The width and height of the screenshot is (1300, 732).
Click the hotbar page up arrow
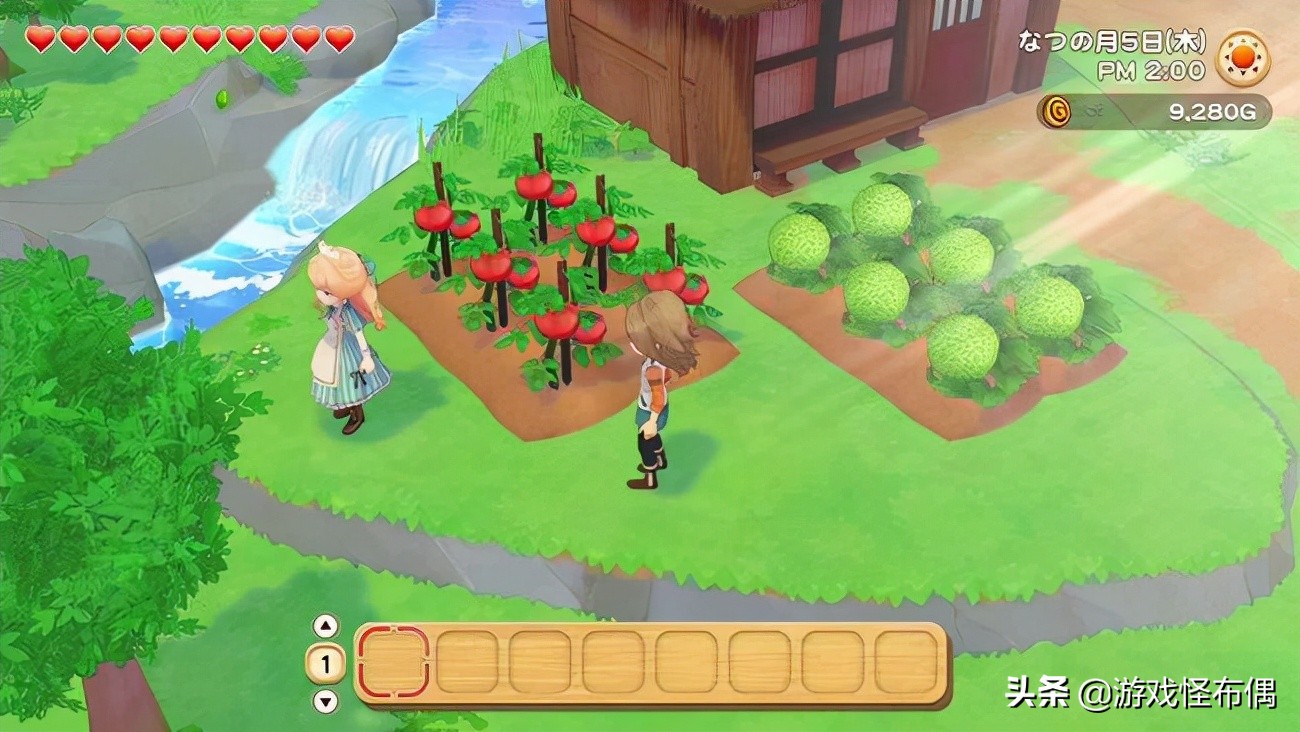pyautogui.click(x=326, y=626)
